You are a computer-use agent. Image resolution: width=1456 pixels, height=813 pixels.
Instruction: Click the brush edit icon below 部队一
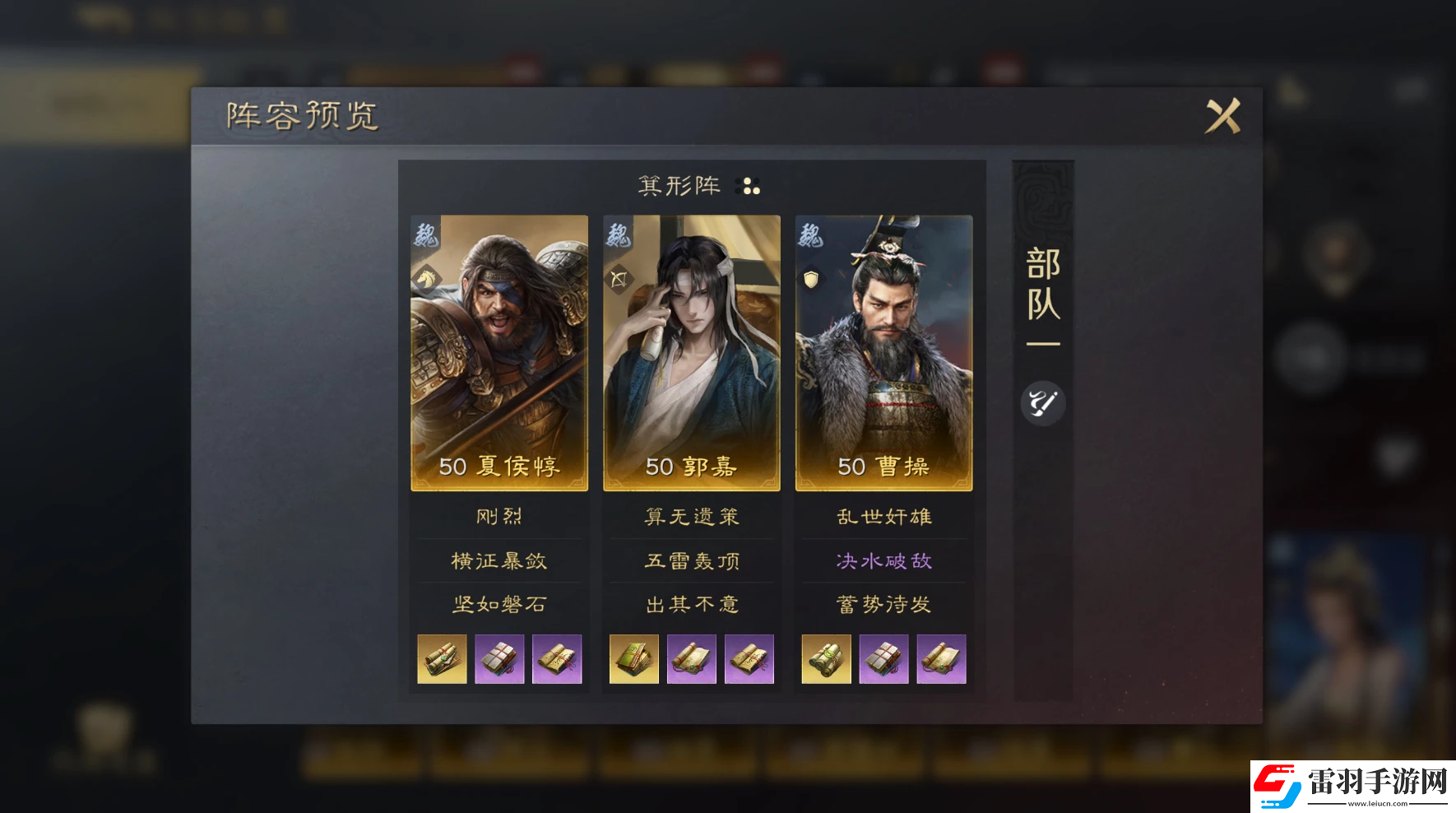tap(1042, 402)
